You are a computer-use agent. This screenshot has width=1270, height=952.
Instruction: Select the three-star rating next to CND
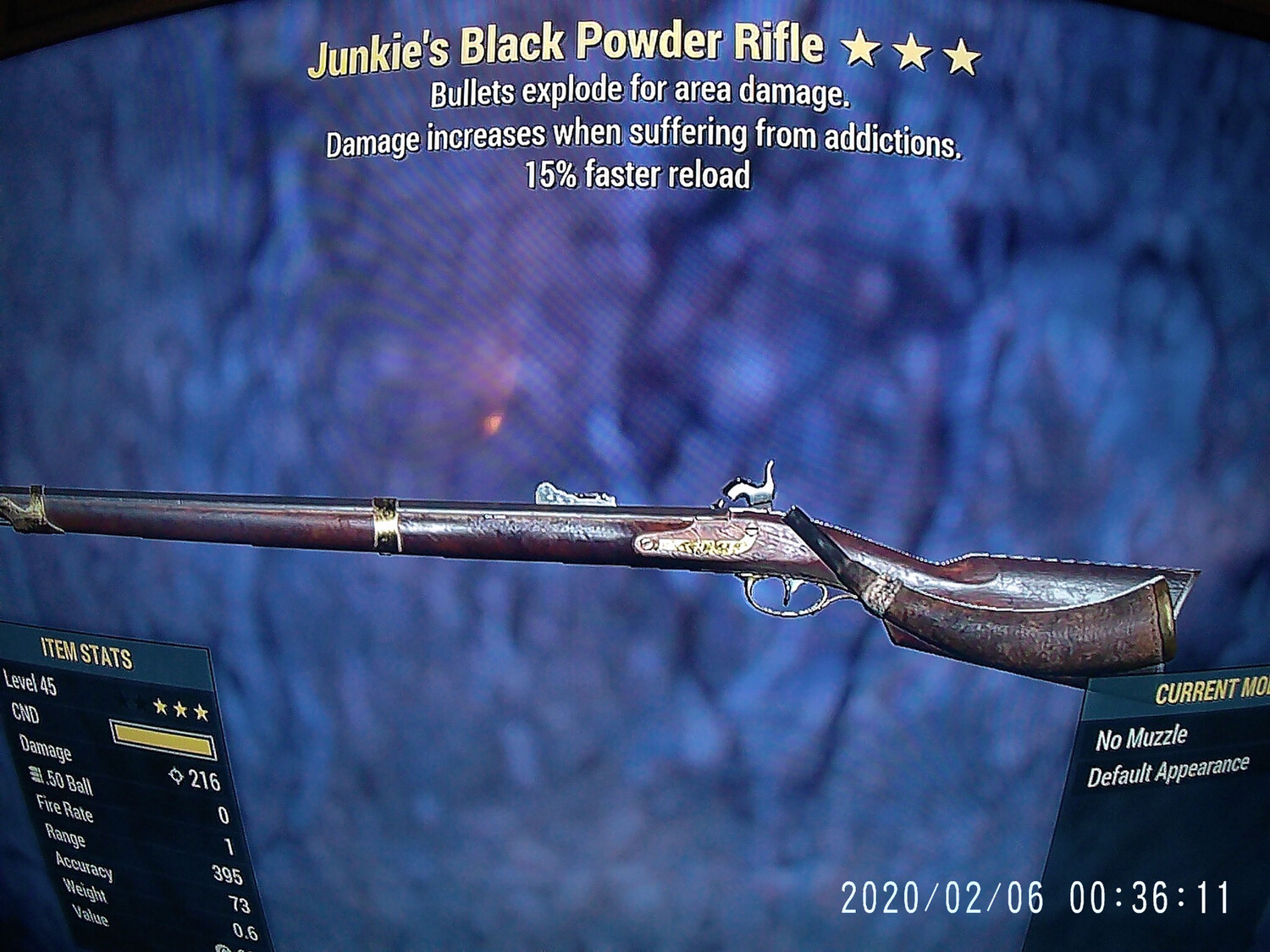(179, 709)
